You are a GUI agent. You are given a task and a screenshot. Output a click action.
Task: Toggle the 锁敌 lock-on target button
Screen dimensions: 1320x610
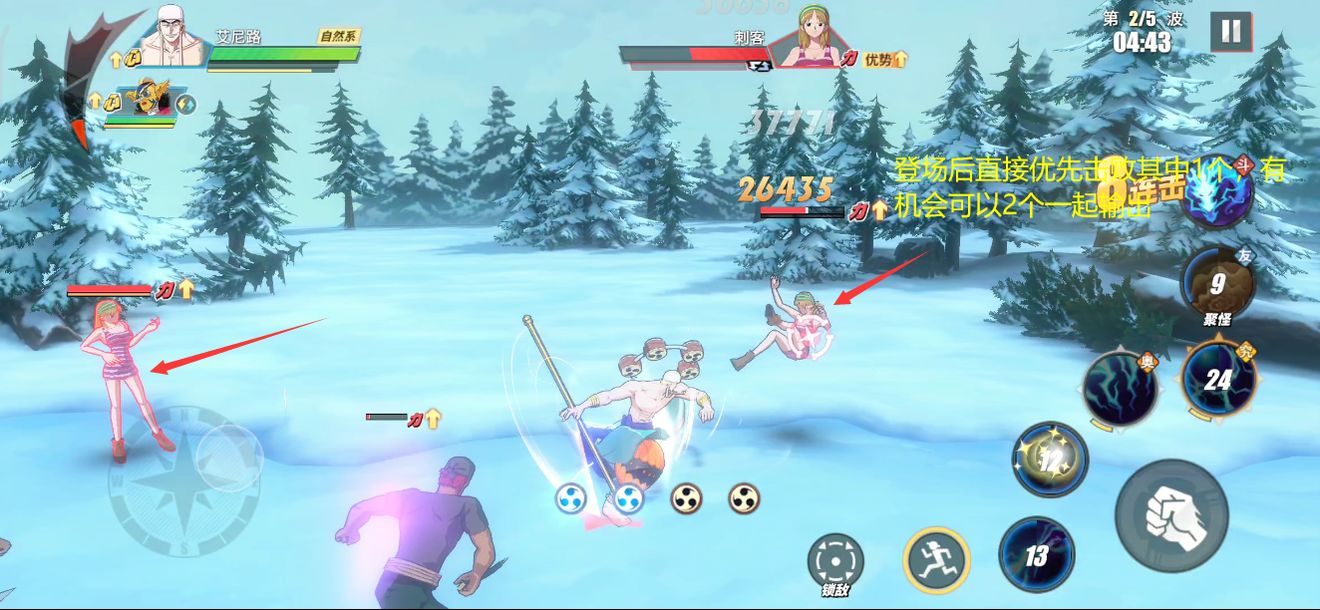tap(835, 562)
